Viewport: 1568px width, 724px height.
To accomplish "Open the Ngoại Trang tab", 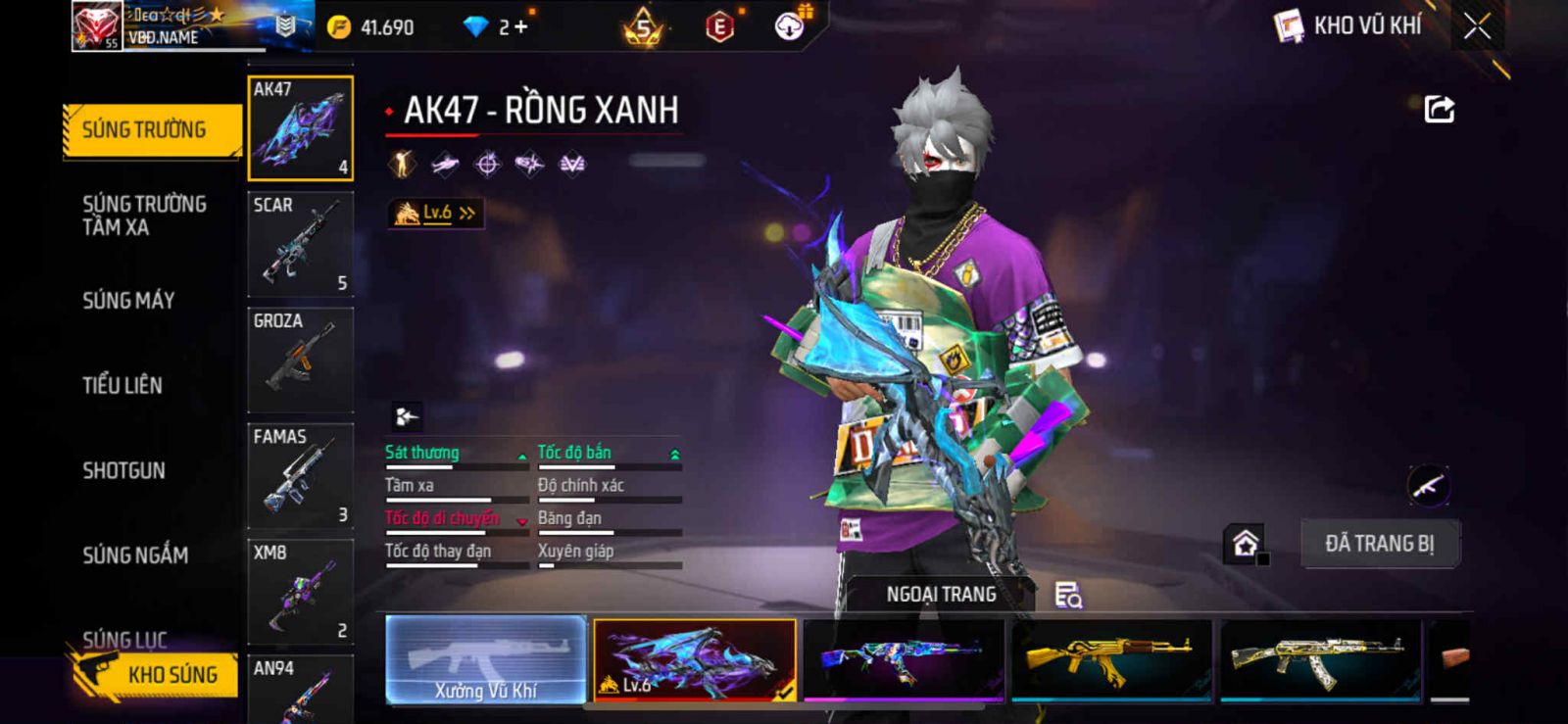I will tap(941, 595).
